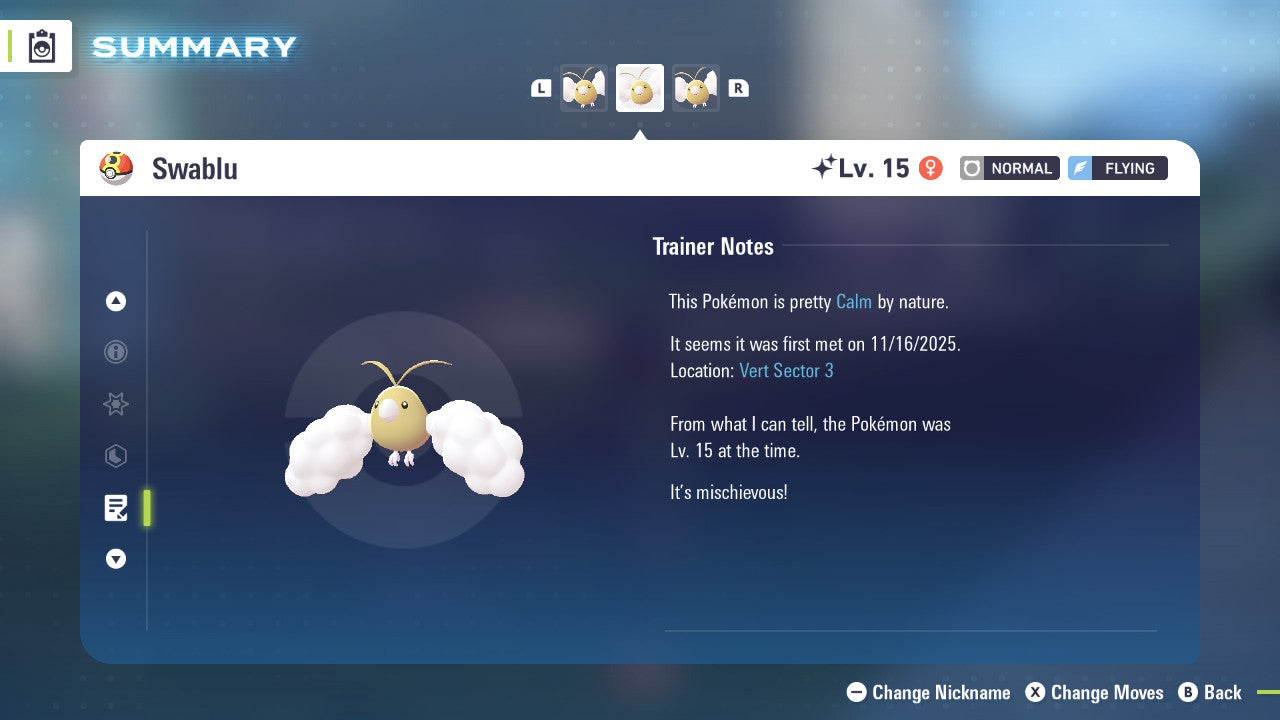
Task: Select the currently highlighted Swablu tab
Action: click(639, 87)
